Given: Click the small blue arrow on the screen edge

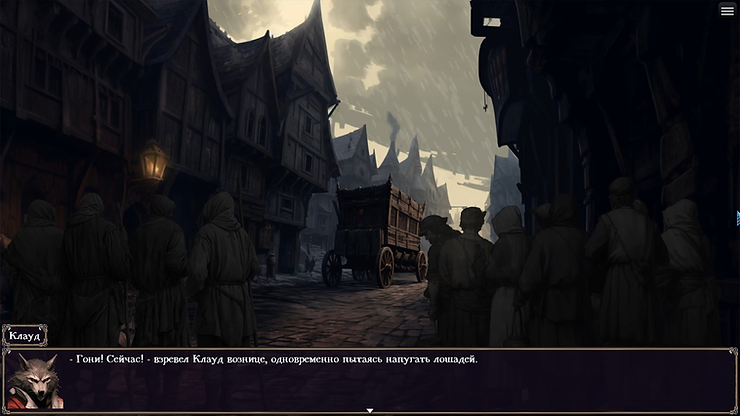Looking at the screenshot, I should [x=737, y=217].
